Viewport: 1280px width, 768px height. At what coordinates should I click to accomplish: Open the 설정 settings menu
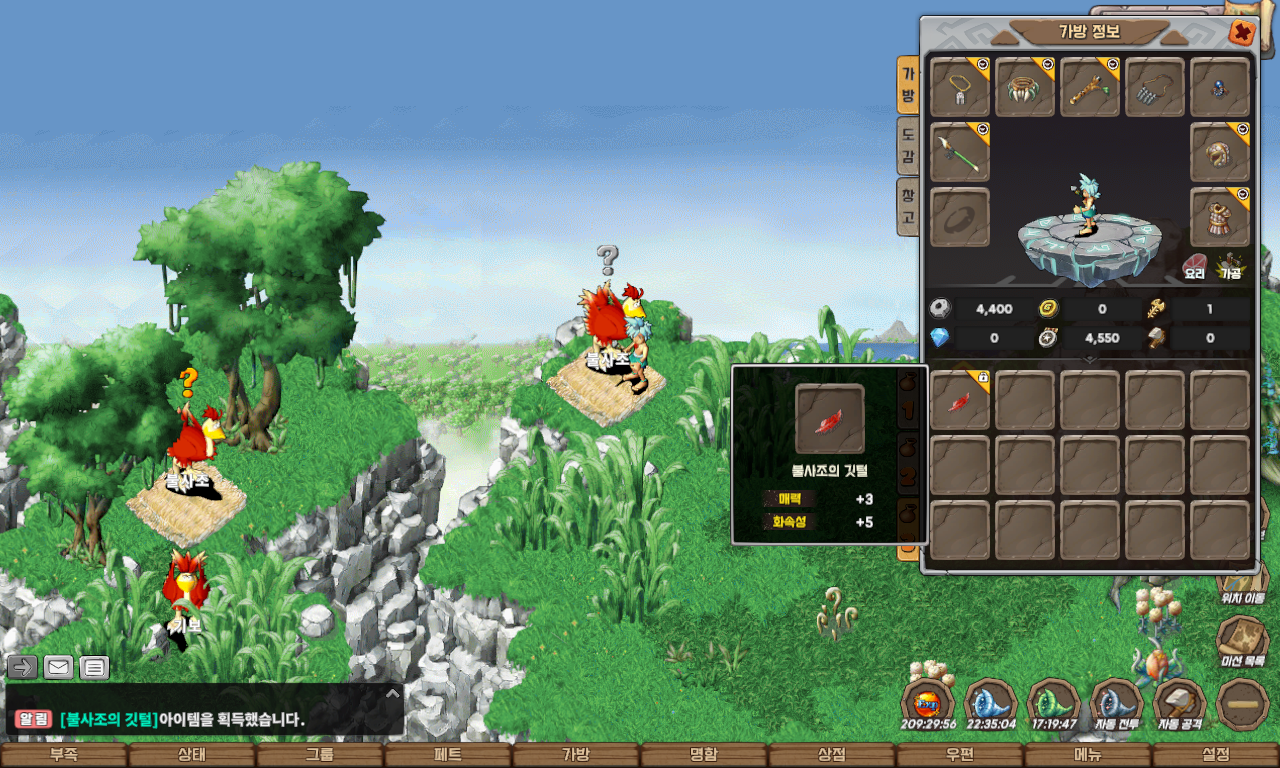(1216, 755)
